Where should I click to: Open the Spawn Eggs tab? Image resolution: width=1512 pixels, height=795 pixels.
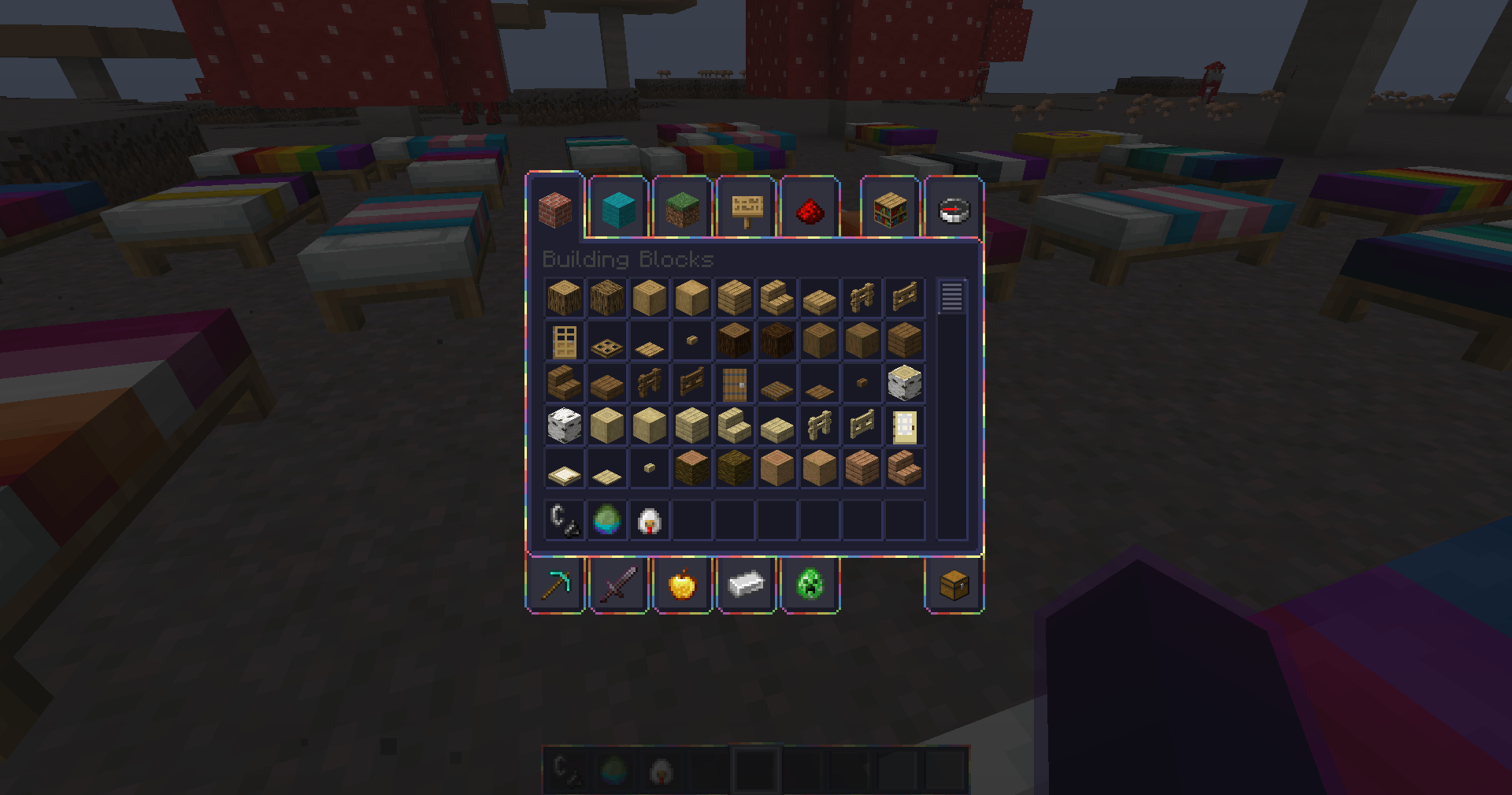coord(809,585)
